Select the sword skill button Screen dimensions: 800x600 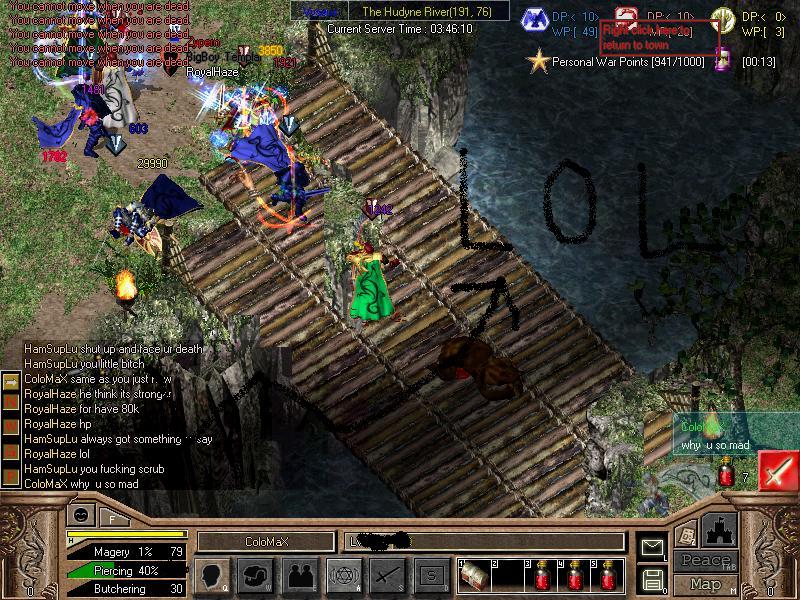(x=386, y=574)
